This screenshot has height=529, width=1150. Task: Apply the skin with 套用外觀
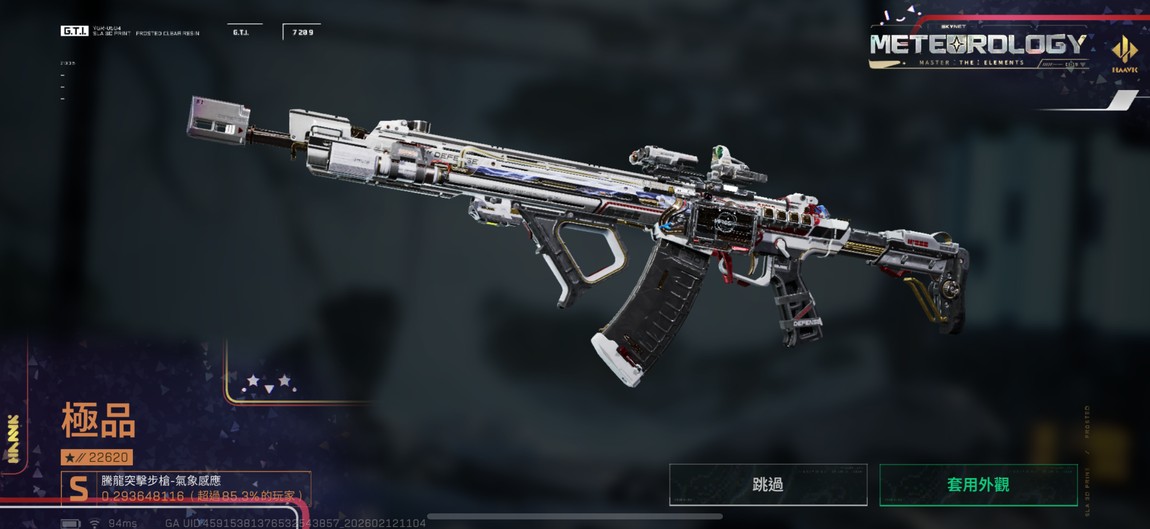[x=977, y=485]
